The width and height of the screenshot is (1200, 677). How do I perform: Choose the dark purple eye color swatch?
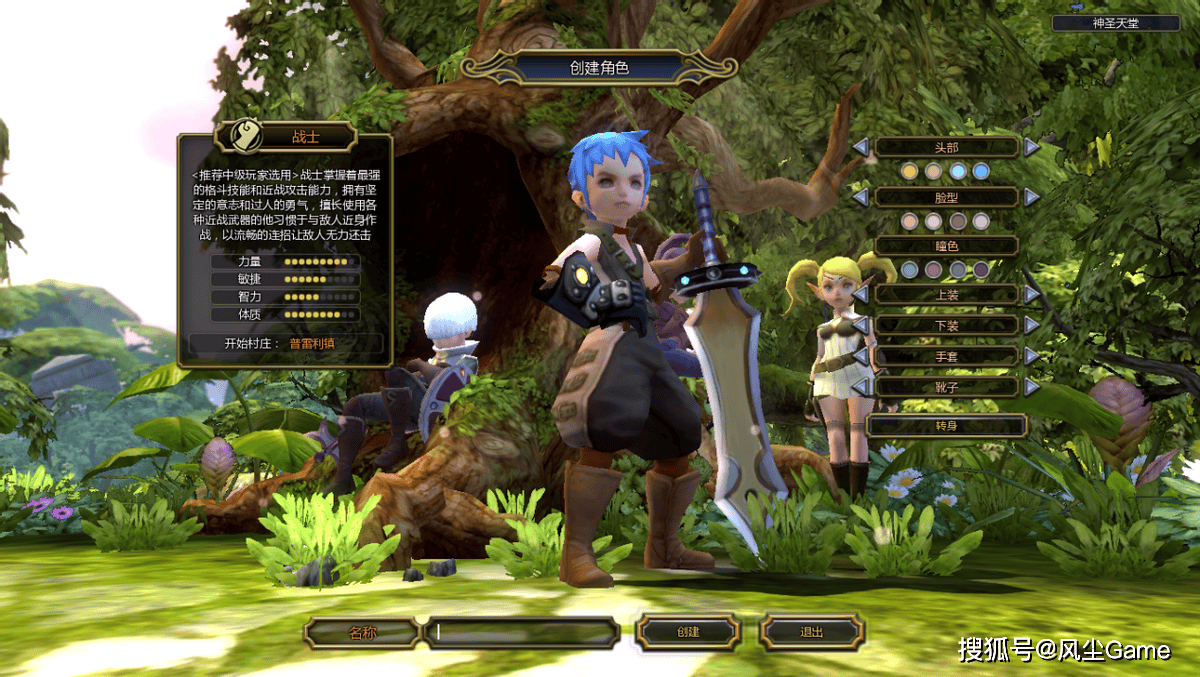coord(981,269)
